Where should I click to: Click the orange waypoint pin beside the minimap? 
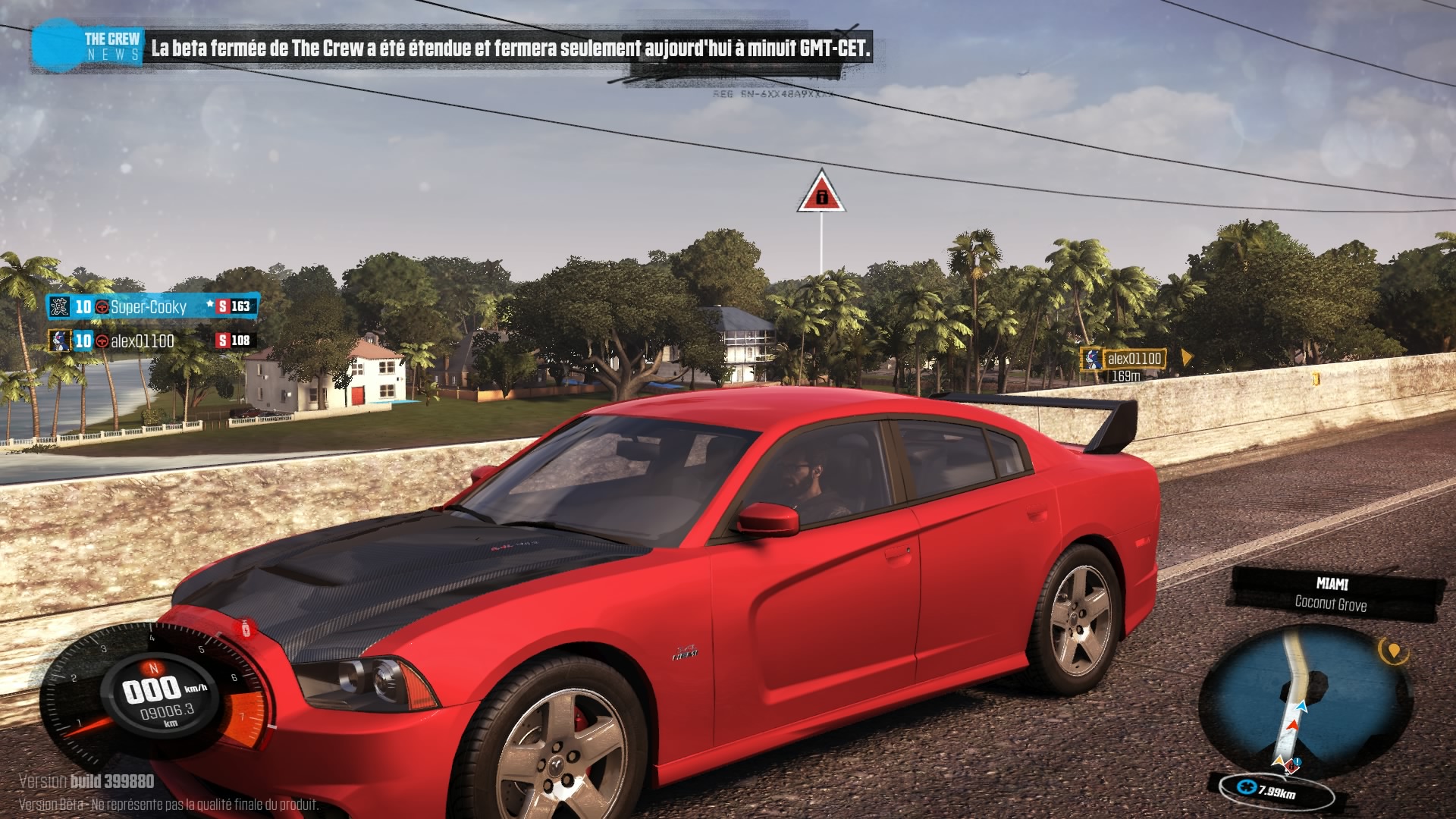click(x=1392, y=651)
